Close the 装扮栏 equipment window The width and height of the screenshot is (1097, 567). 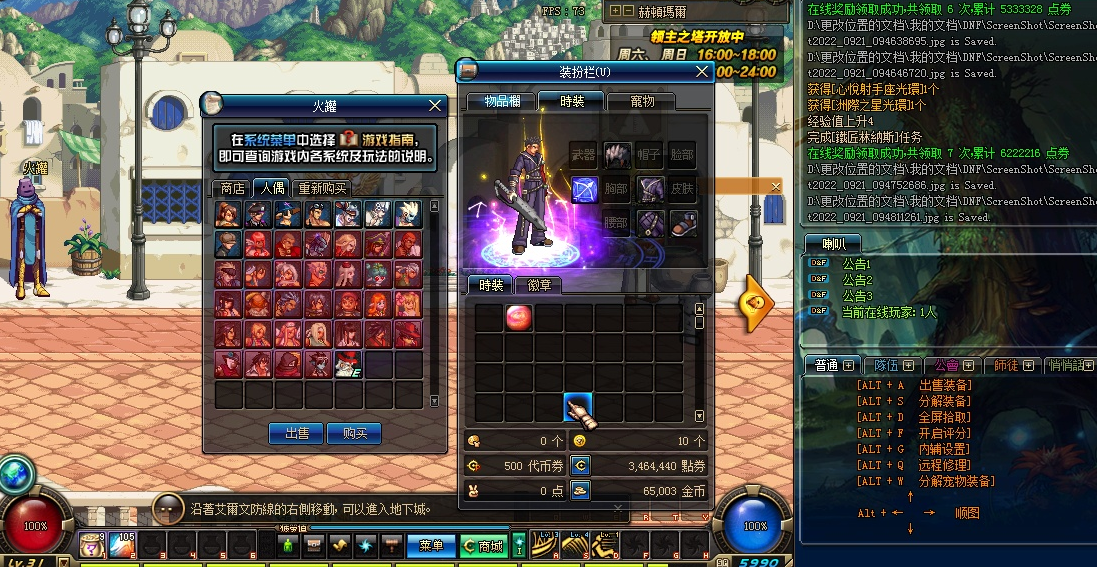(700, 71)
